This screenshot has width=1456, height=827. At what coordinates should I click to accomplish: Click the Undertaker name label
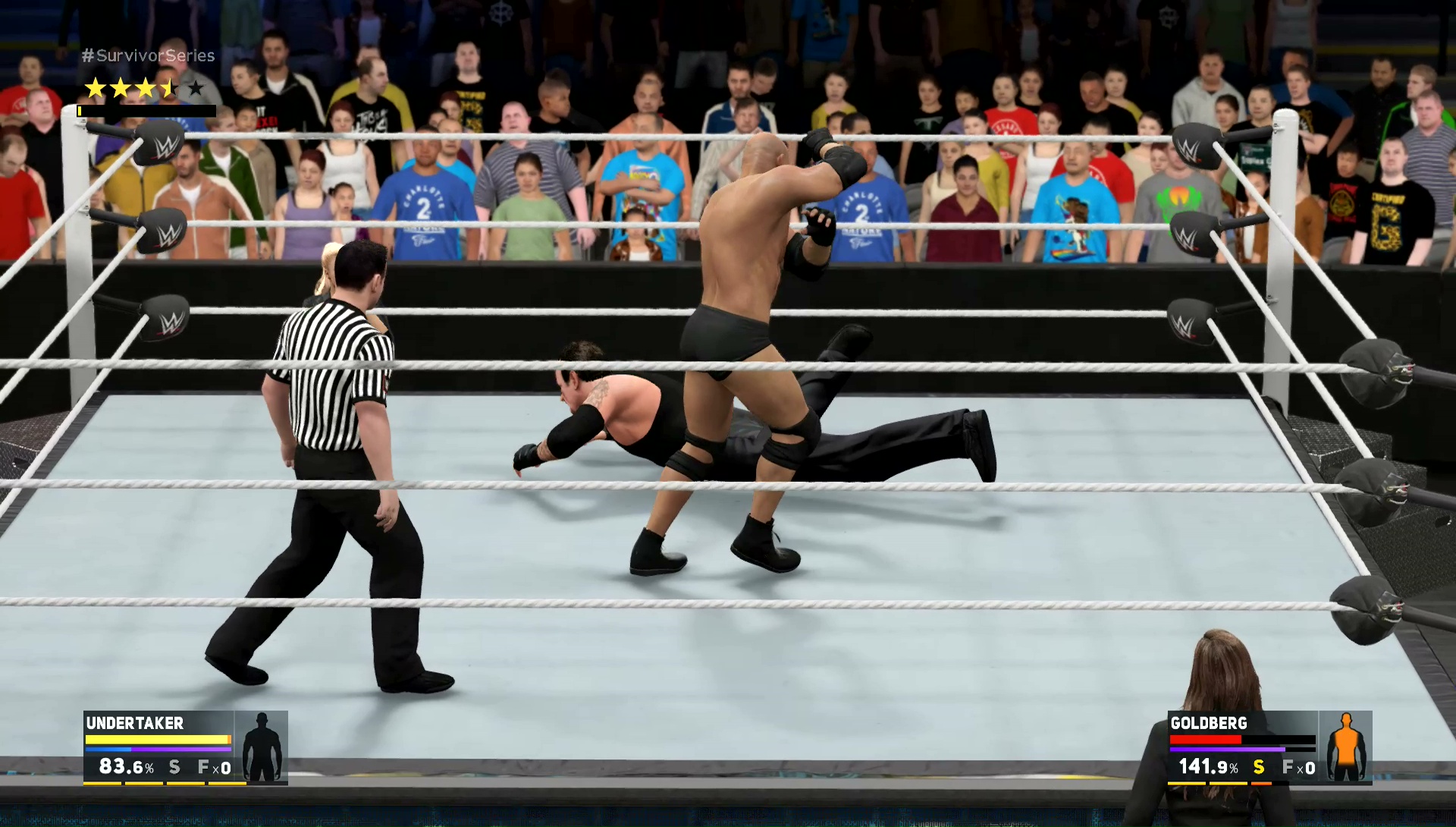pyautogui.click(x=135, y=723)
